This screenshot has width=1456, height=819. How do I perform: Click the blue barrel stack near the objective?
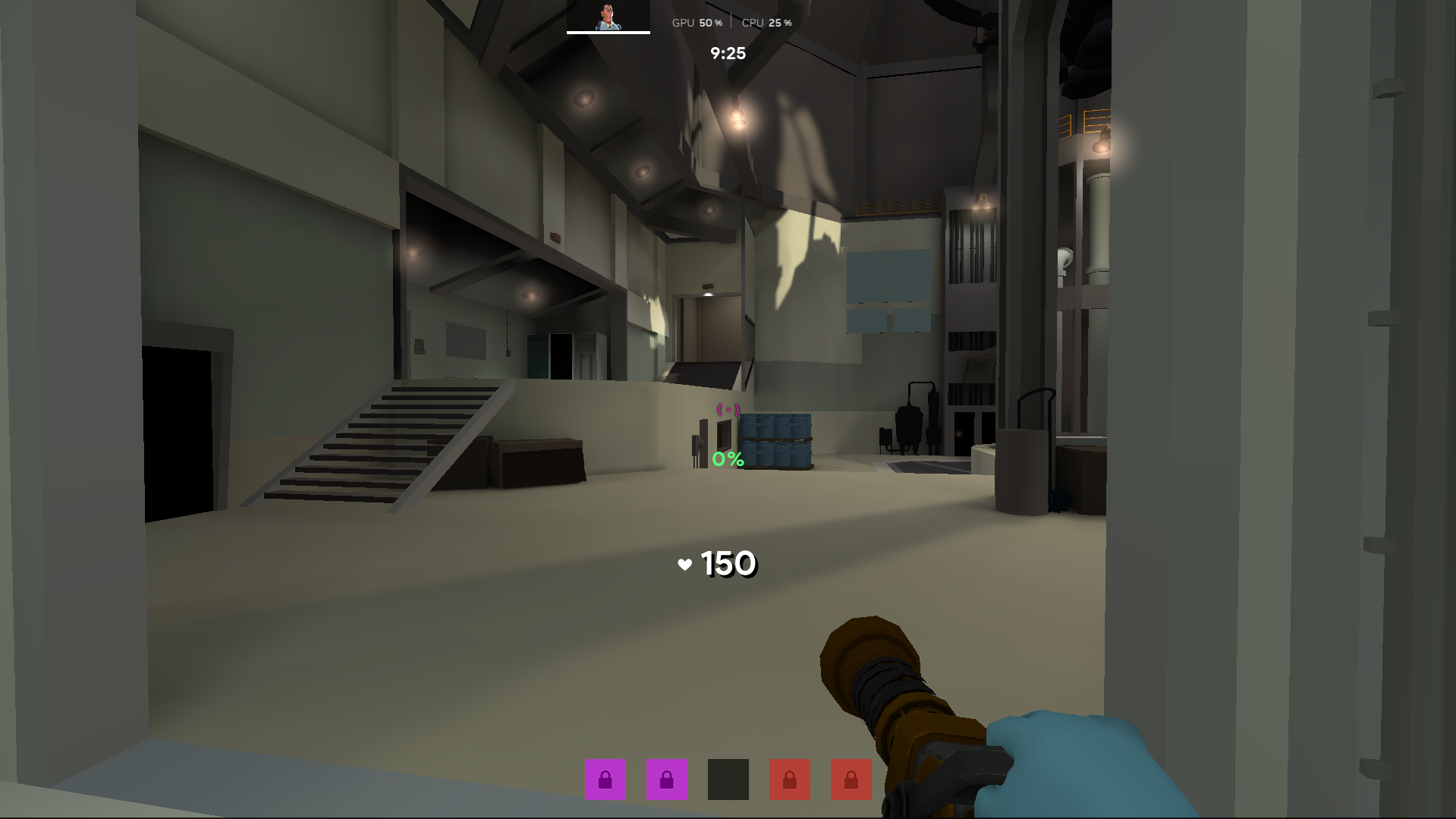pos(777,439)
